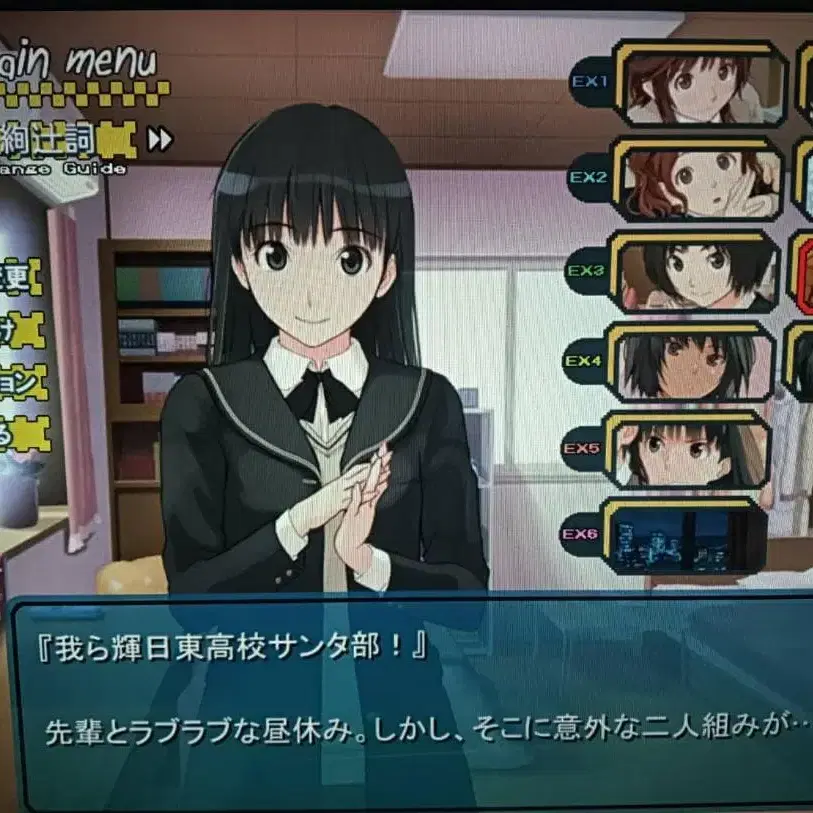Open the highlighted EX3 episode
813x813 pixels.
click(x=695, y=272)
